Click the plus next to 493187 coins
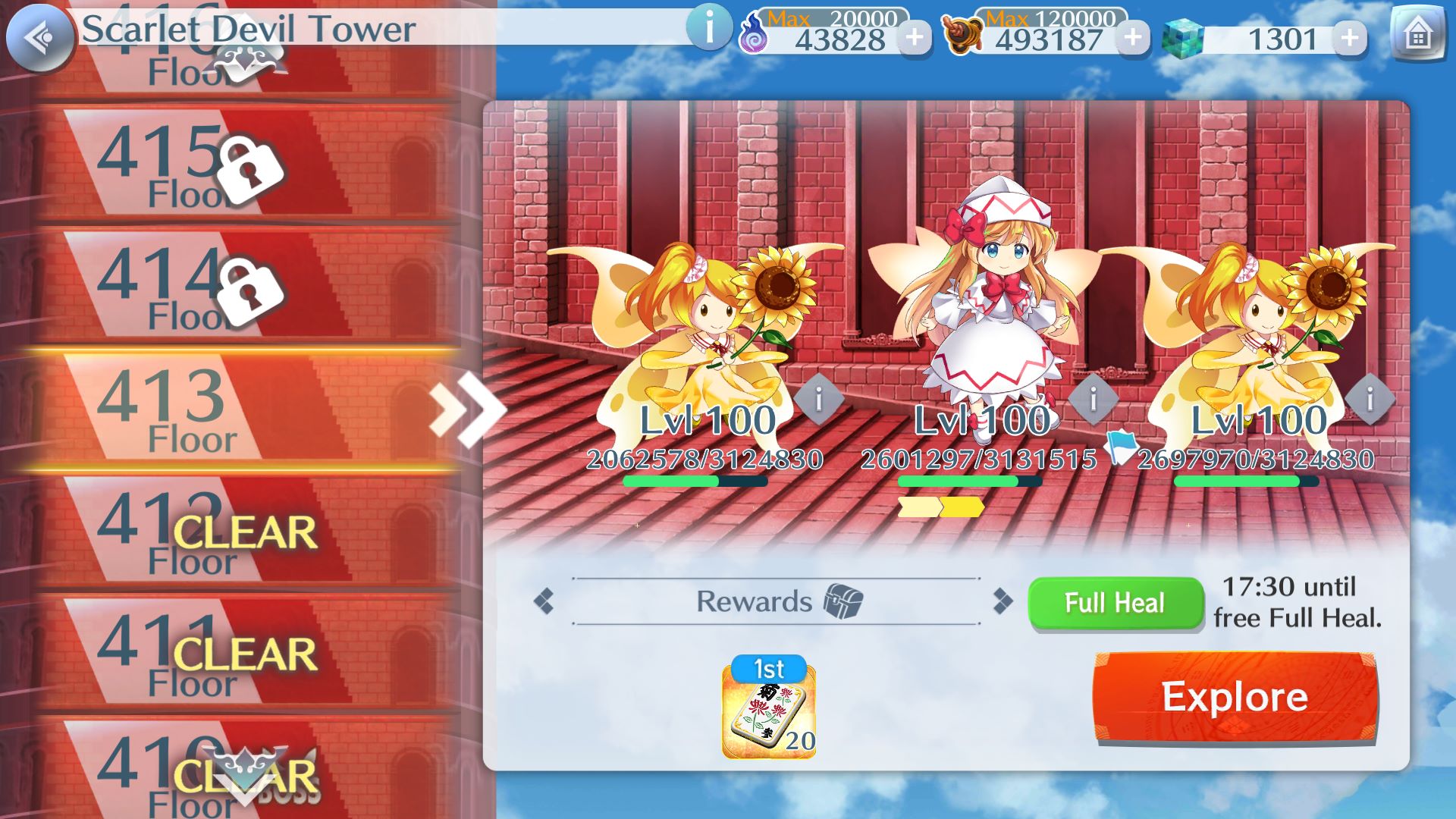1456x819 pixels. click(1132, 36)
